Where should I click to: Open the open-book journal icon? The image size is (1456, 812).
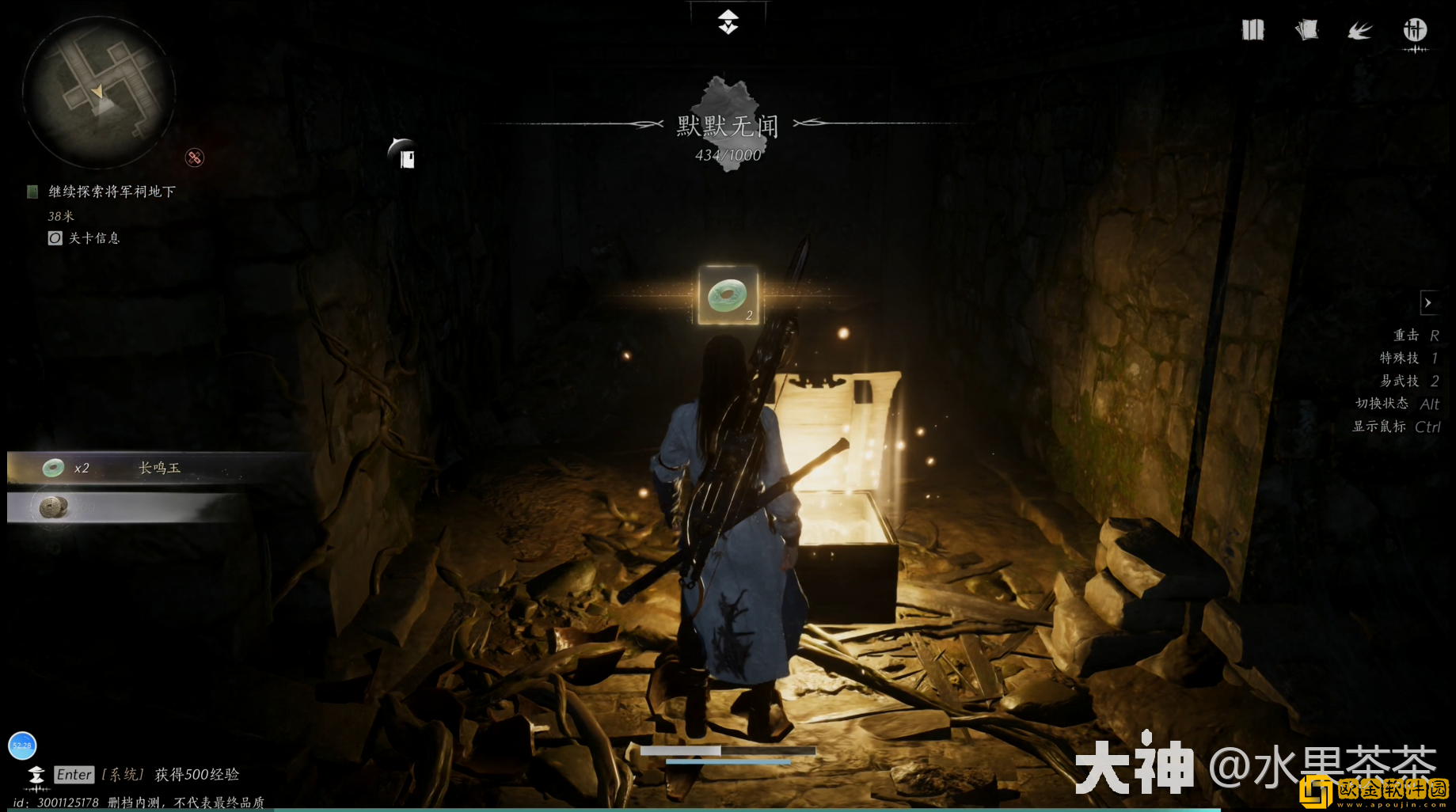[x=1253, y=31]
